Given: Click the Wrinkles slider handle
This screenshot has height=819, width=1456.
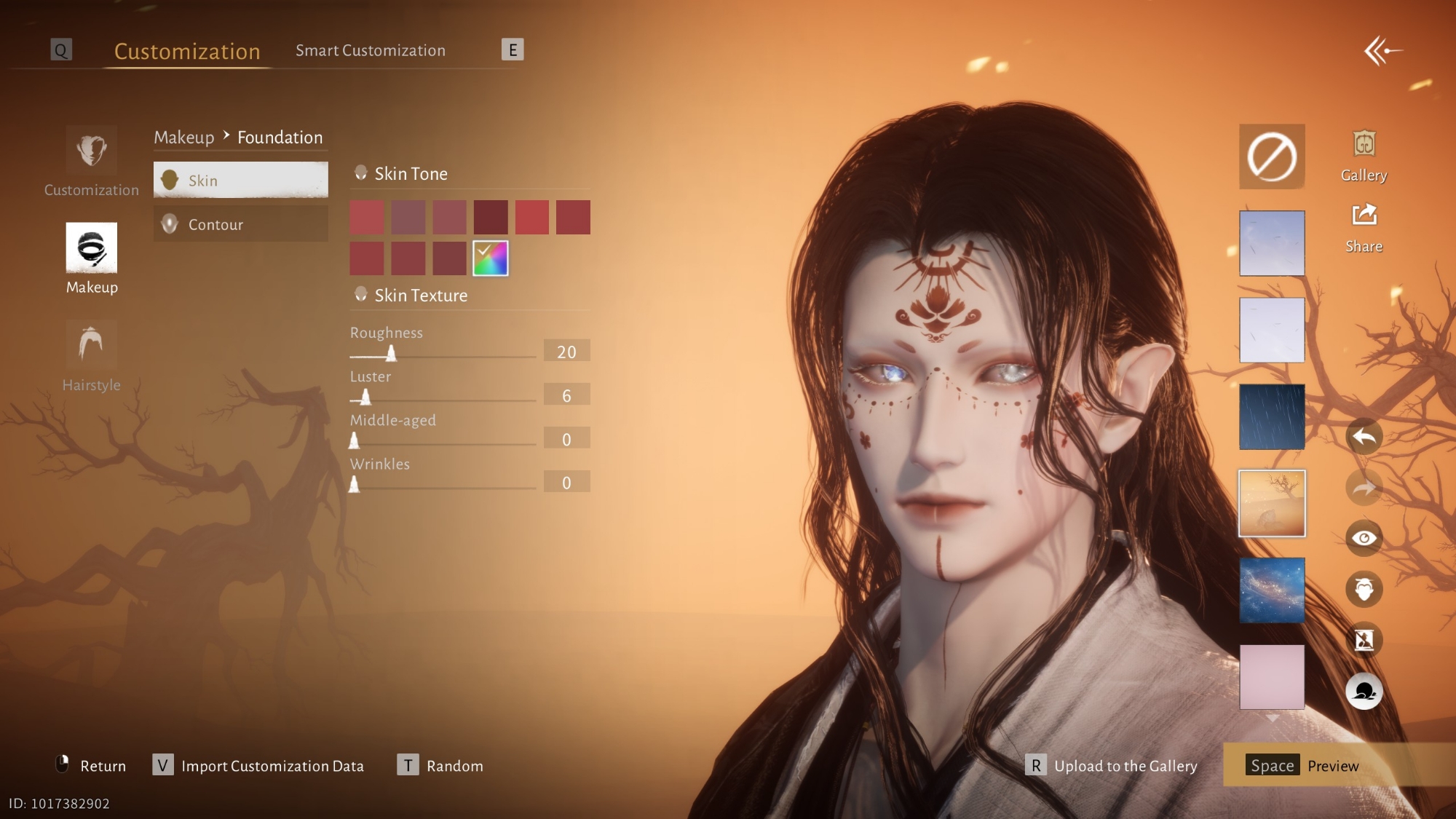Looking at the screenshot, I should click(x=354, y=485).
